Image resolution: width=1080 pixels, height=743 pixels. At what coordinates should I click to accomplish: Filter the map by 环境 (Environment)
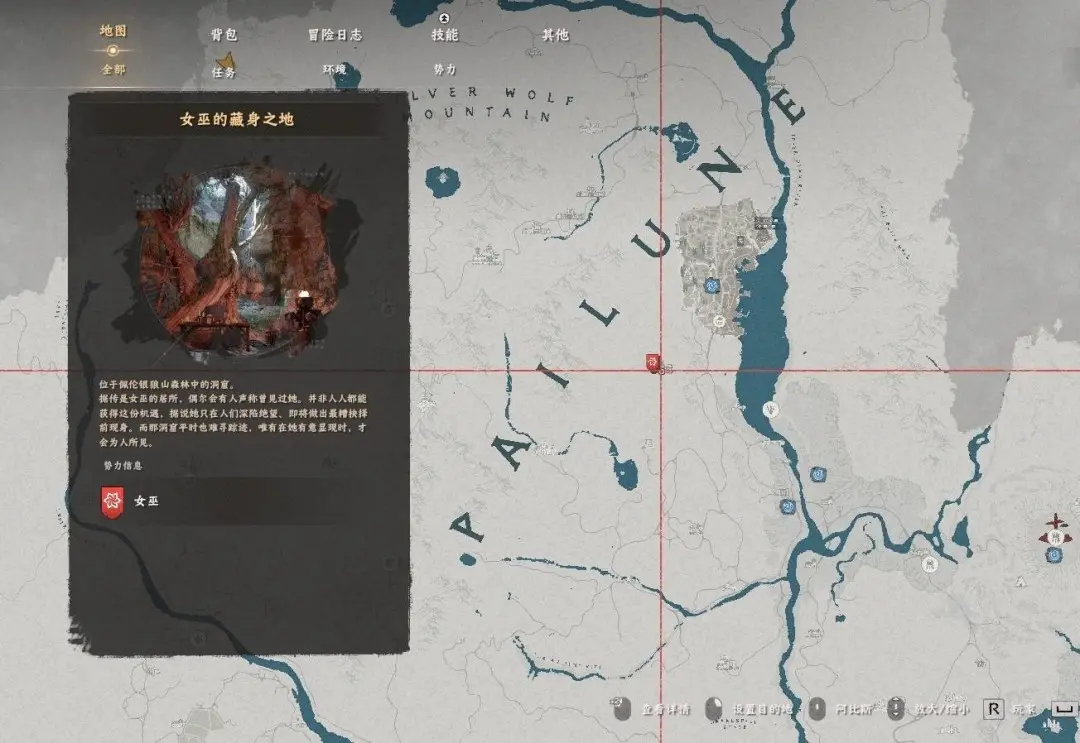[334, 70]
